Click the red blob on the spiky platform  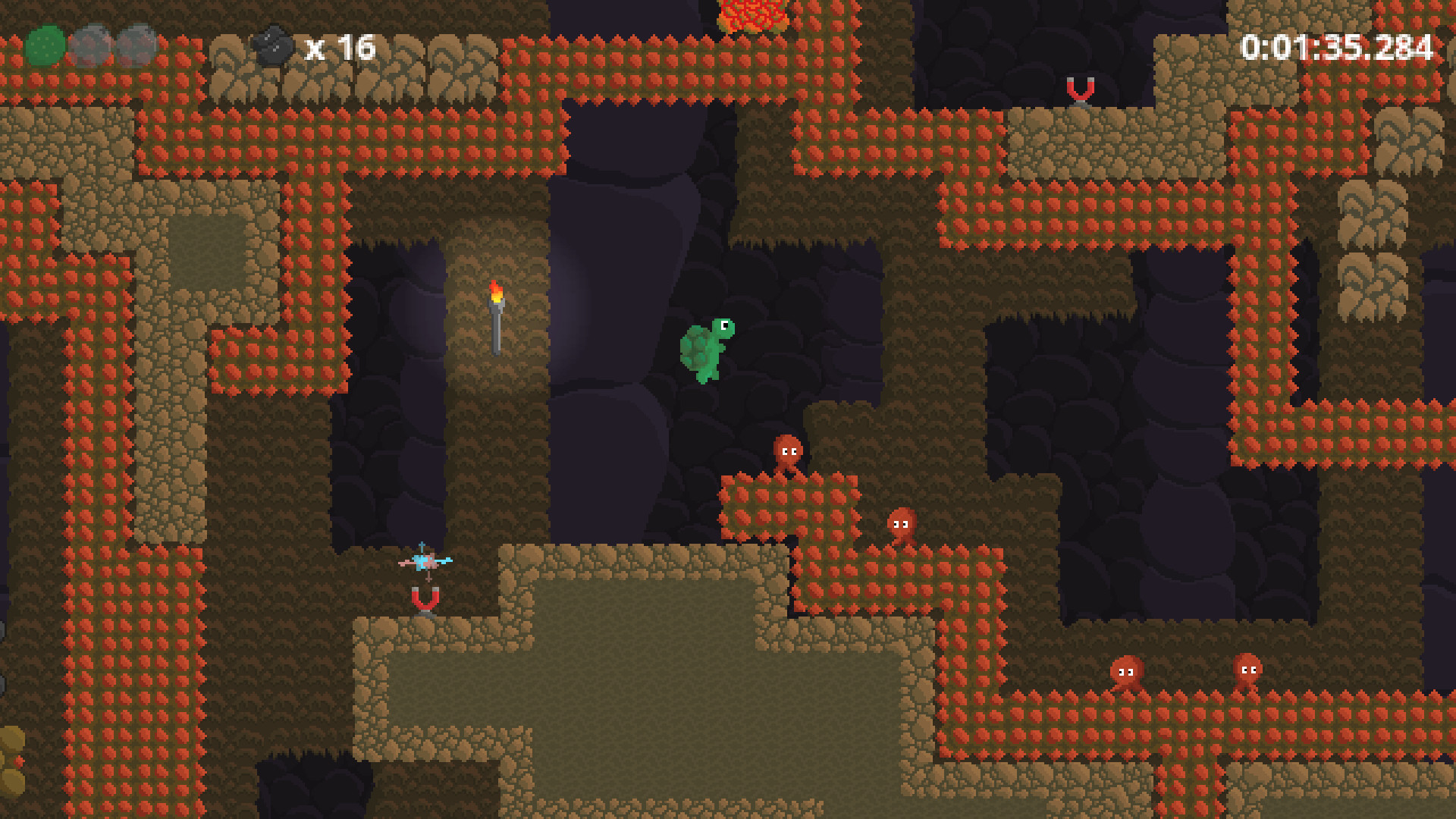[x=787, y=451]
